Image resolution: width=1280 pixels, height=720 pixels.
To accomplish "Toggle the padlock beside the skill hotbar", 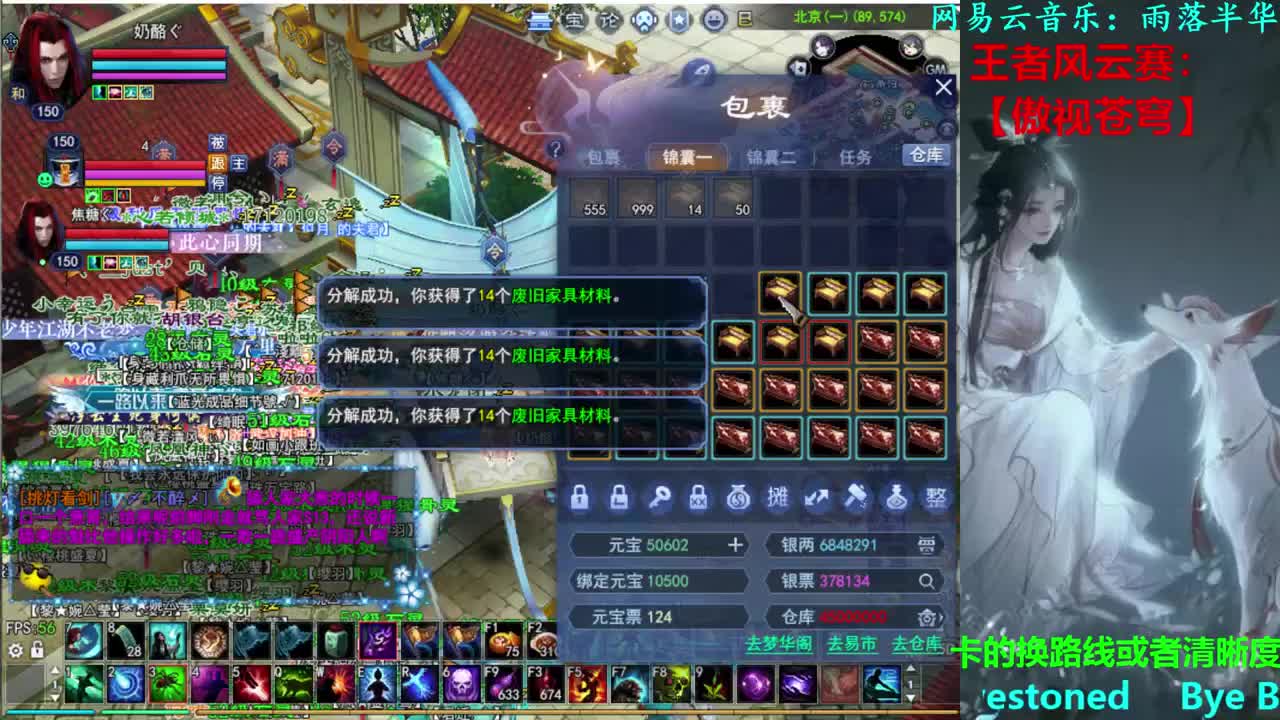I will [38, 647].
